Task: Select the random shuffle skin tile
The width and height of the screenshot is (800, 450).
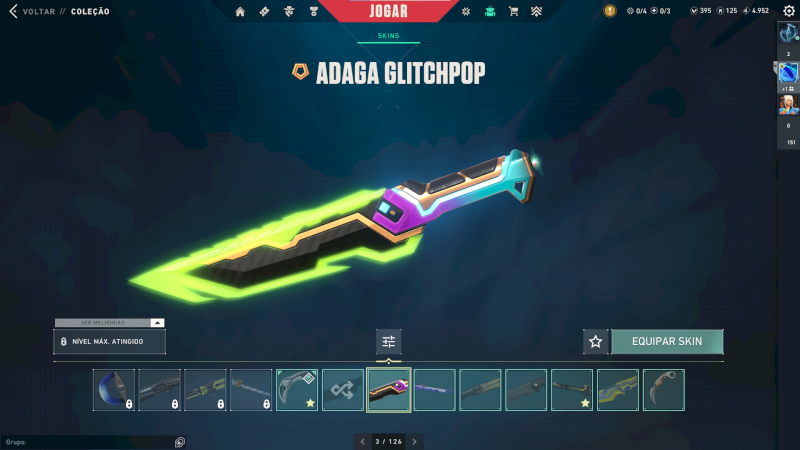Action: tap(343, 390)
